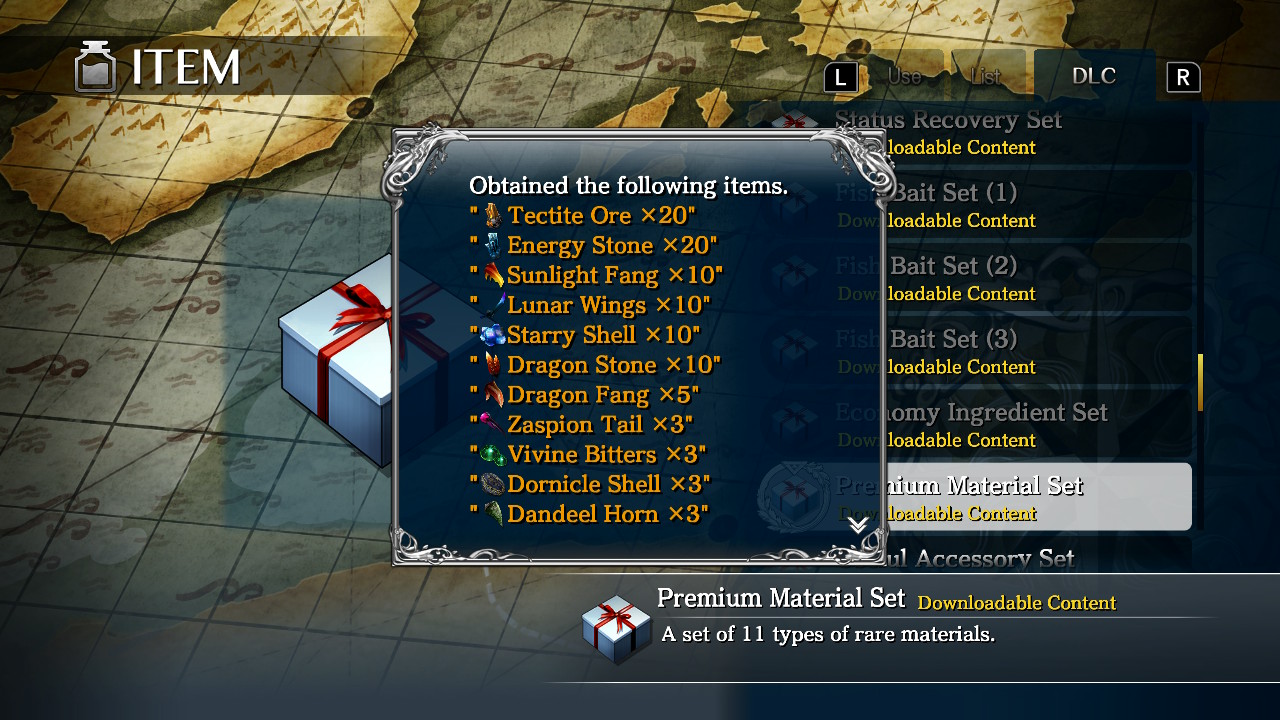Image resolution: width=1280 pixels, height=720 pixels.
Task: Click the Energy Stone item icon
Action: pos(494,244)
